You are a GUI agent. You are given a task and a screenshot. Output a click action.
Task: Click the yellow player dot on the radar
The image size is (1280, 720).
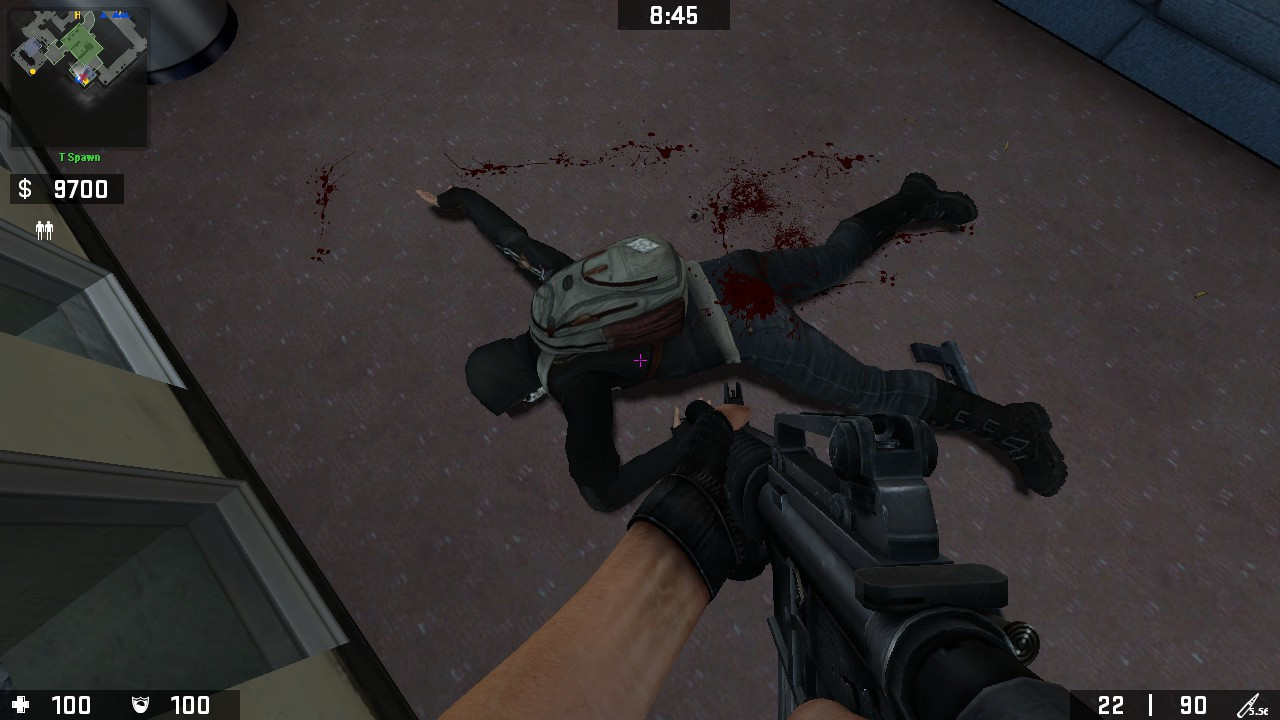coord(33,71)
